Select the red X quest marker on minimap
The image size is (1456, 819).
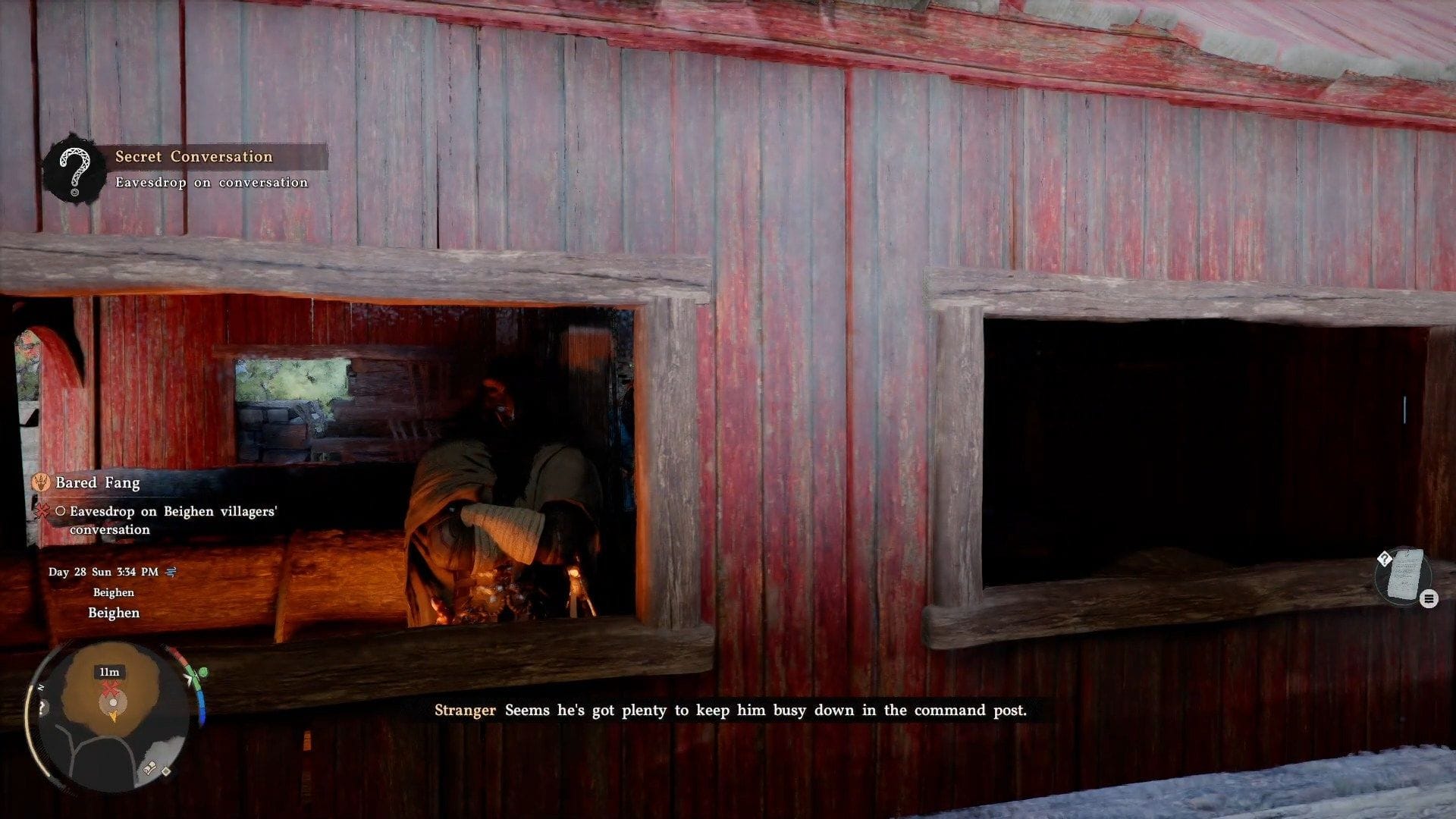pos(111,689)
